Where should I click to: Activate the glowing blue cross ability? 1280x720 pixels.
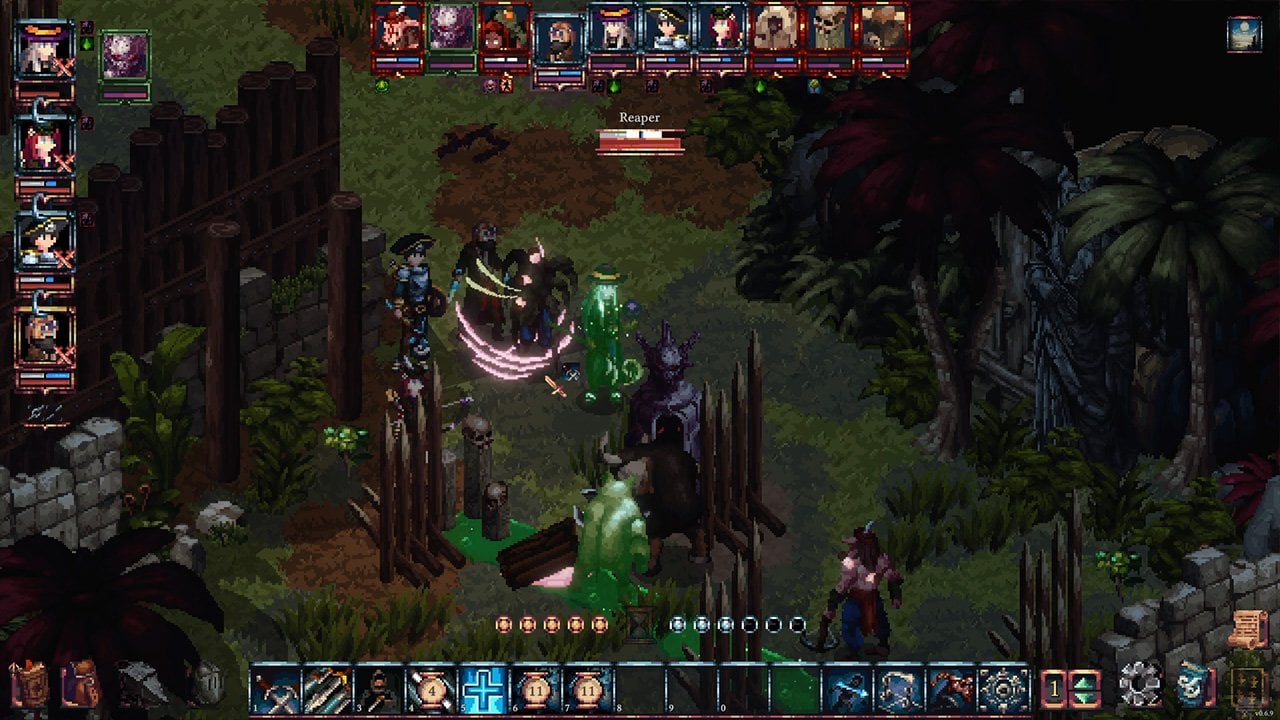click(x=484, y=690)
